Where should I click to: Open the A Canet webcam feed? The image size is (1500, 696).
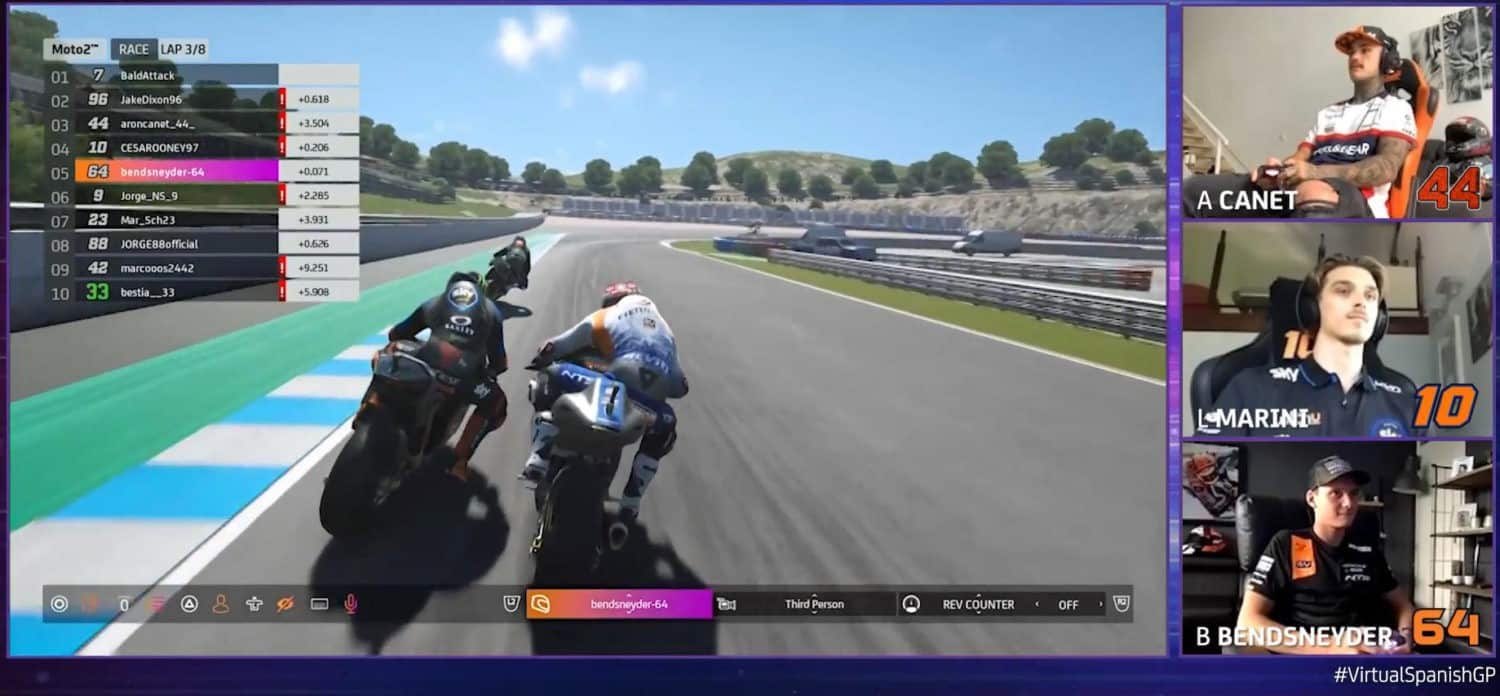(x=1324, y=112)
